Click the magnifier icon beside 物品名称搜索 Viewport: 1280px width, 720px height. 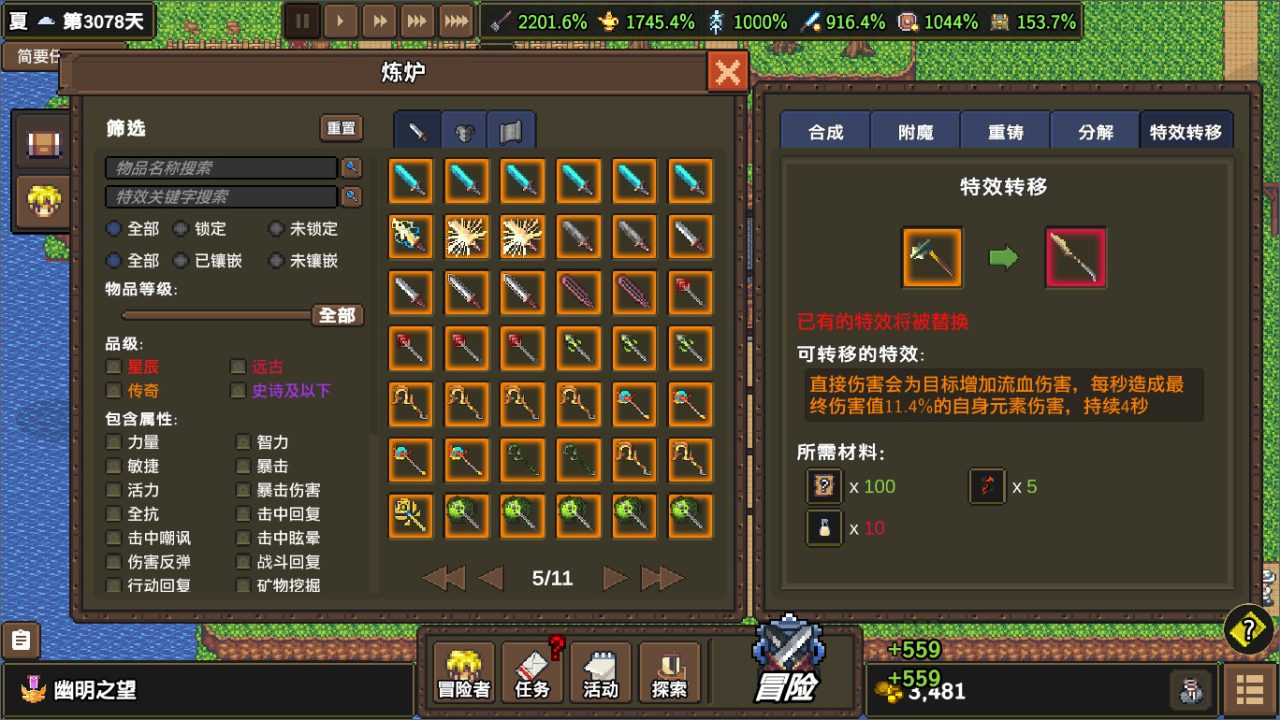350,168
